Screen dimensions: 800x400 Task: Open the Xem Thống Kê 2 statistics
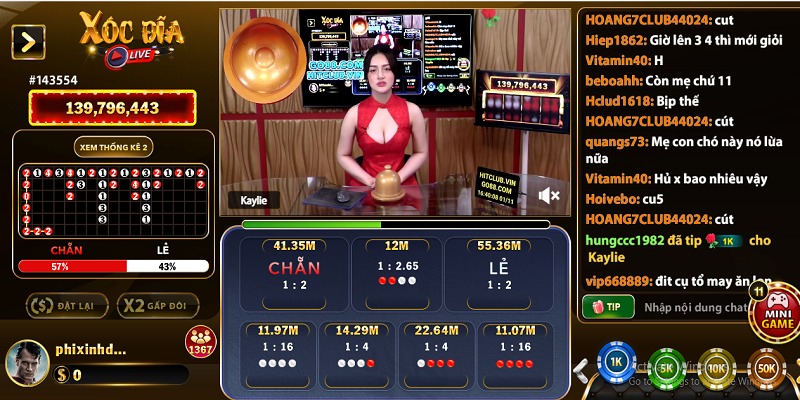114,147
